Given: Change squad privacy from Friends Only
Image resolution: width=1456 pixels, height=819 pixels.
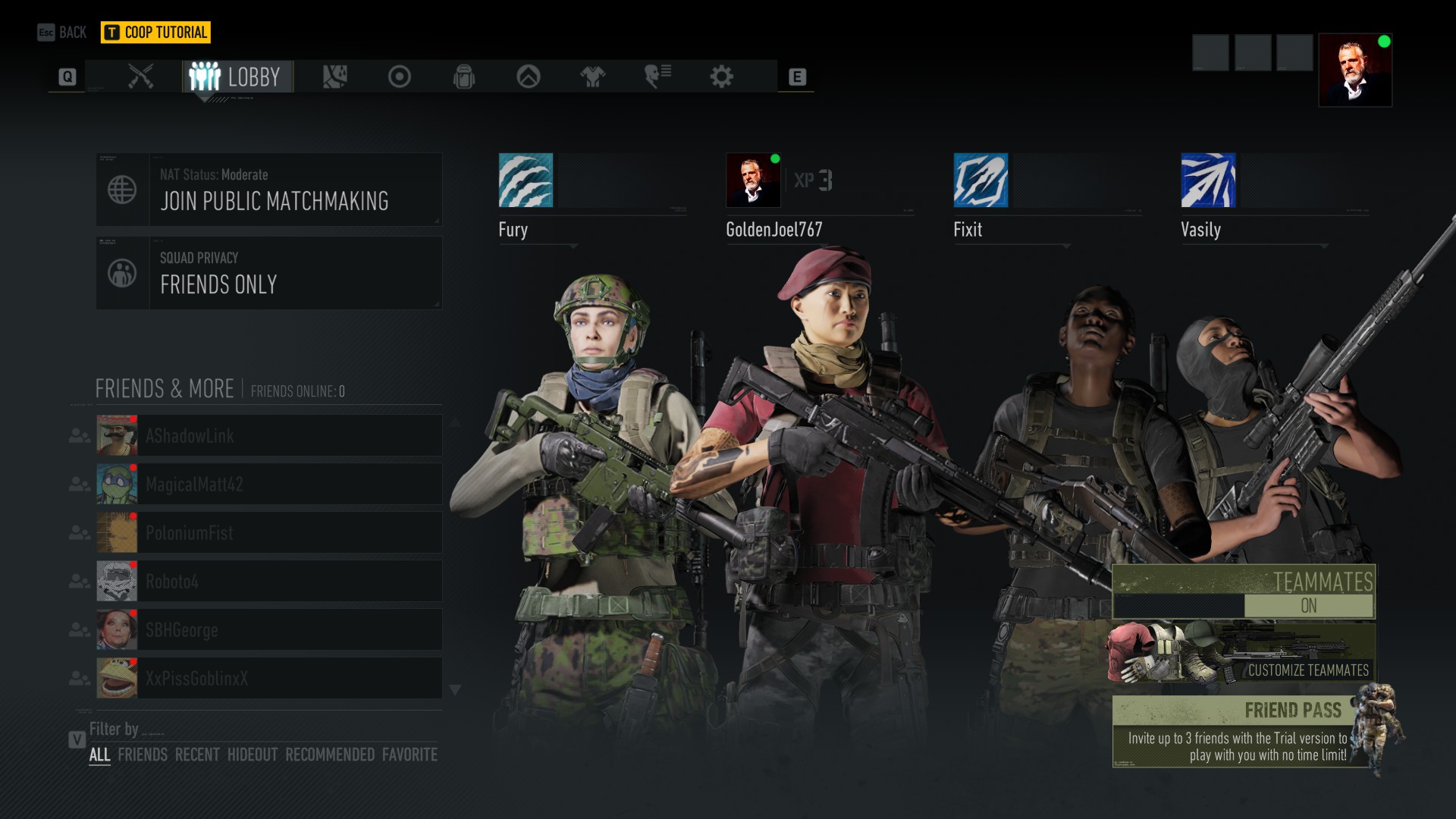Looking at the screenshot, I should (269, 273).
